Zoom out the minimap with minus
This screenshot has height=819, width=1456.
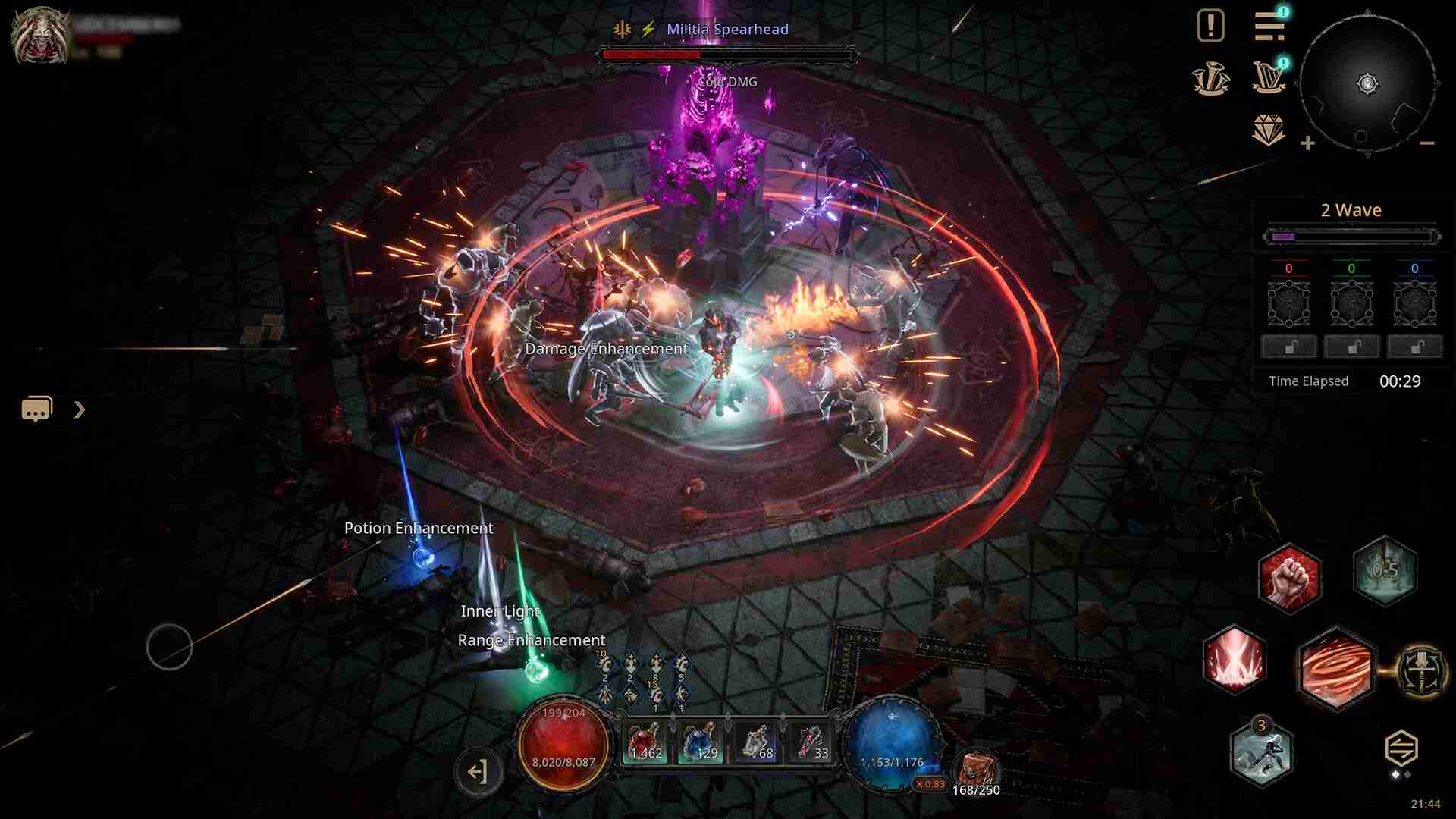[1426, 143]
